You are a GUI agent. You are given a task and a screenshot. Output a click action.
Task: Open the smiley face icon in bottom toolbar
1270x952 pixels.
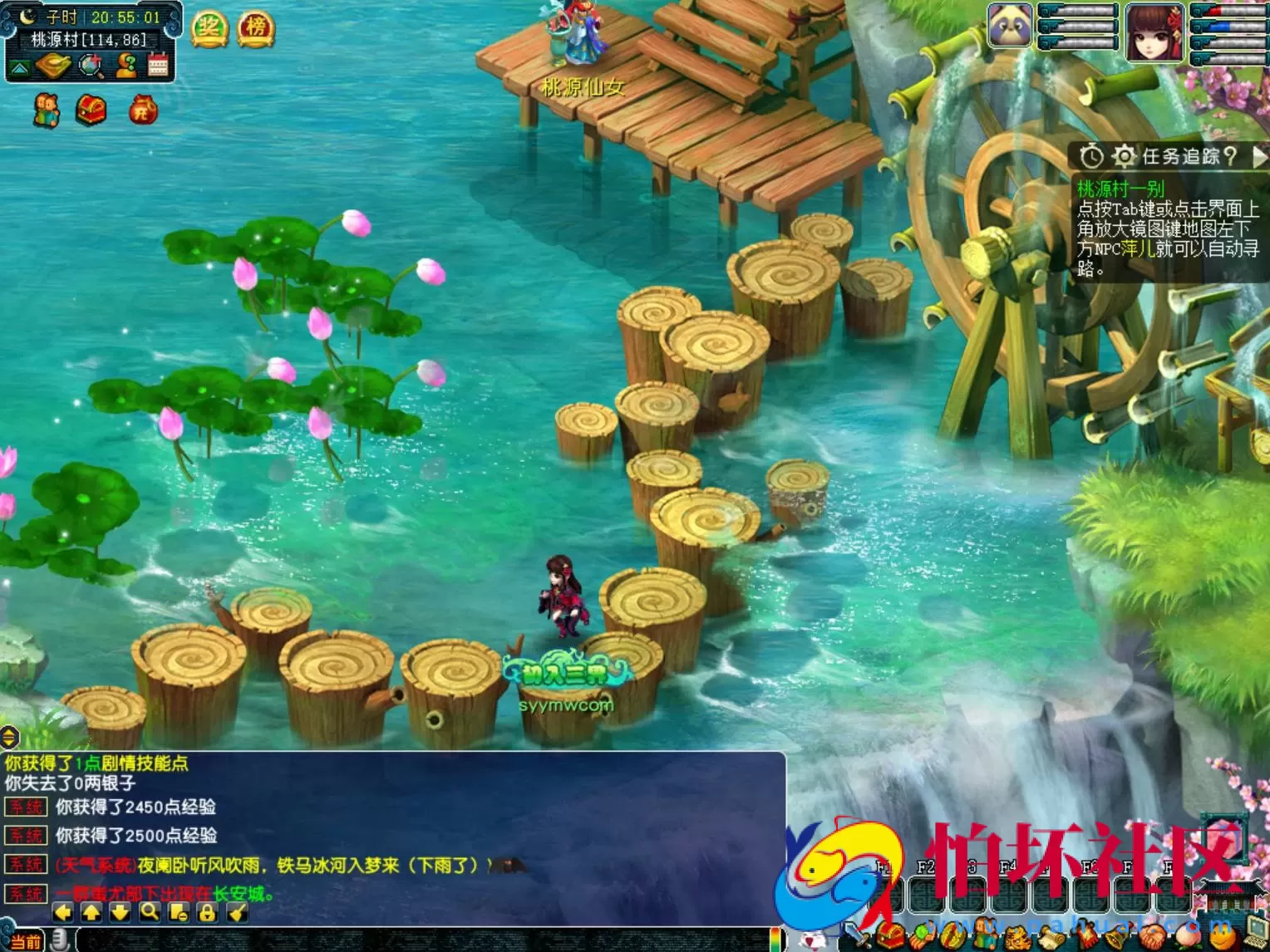(x=1222, y=936)
